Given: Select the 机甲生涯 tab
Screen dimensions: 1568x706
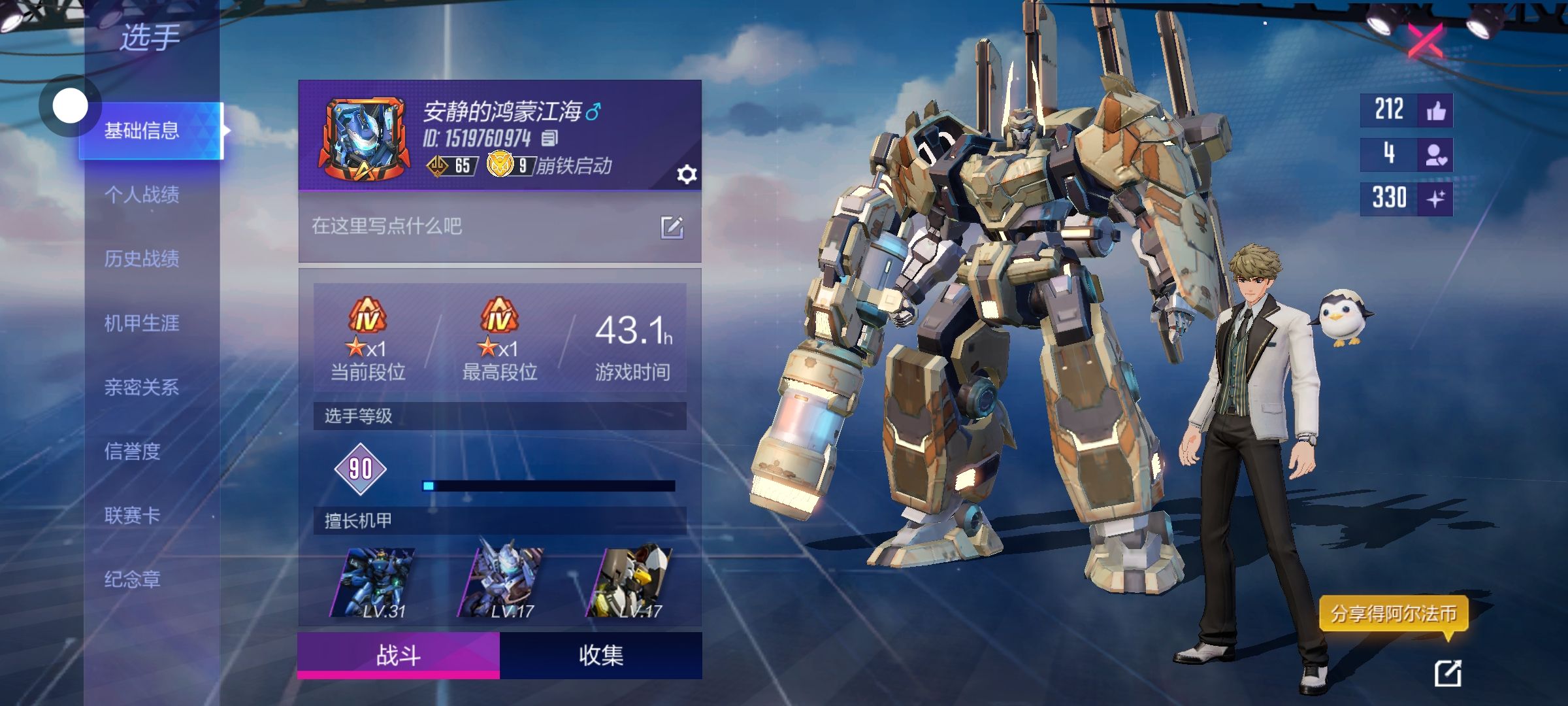Looking at the screenshot, I should click(142, 323).
